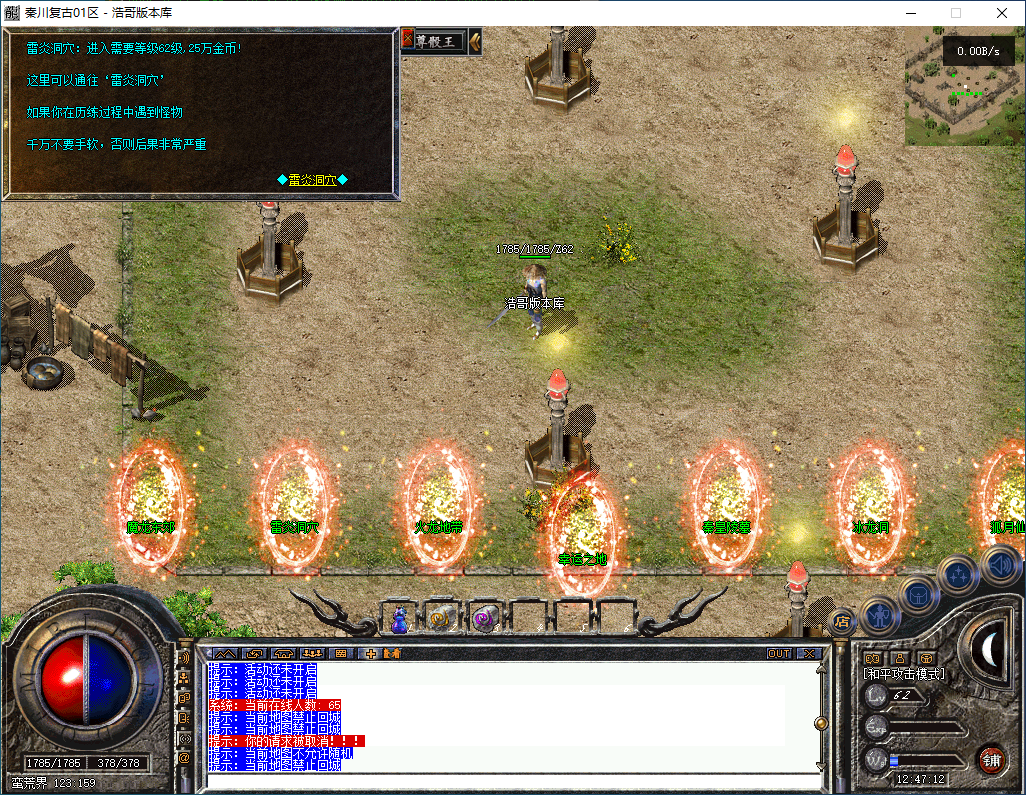The image size is (1026, 795).
Task: Click the OUT button above the chat
Action: tap(778, 653)
